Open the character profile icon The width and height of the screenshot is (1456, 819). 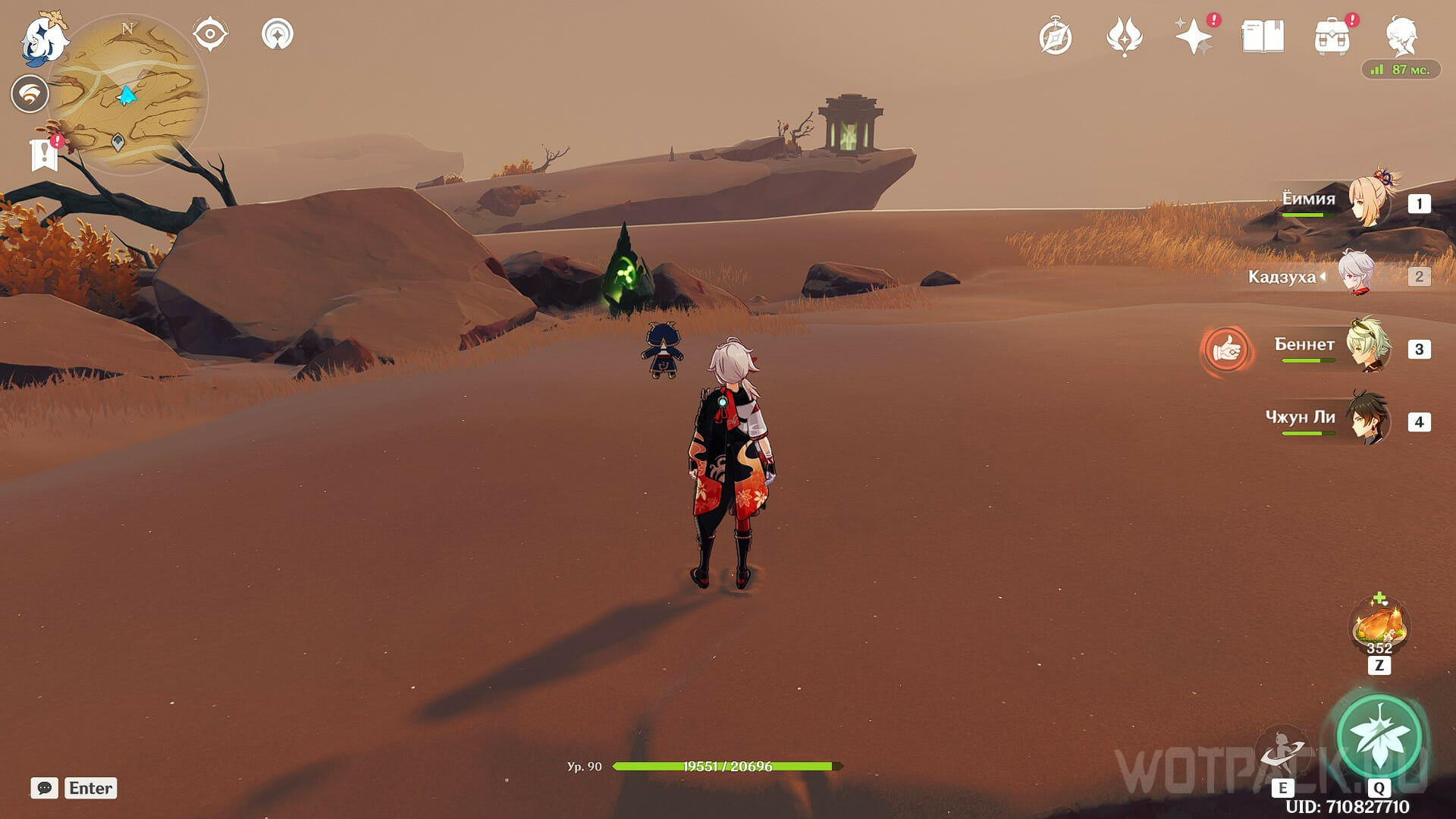(x=1401, y=36)
